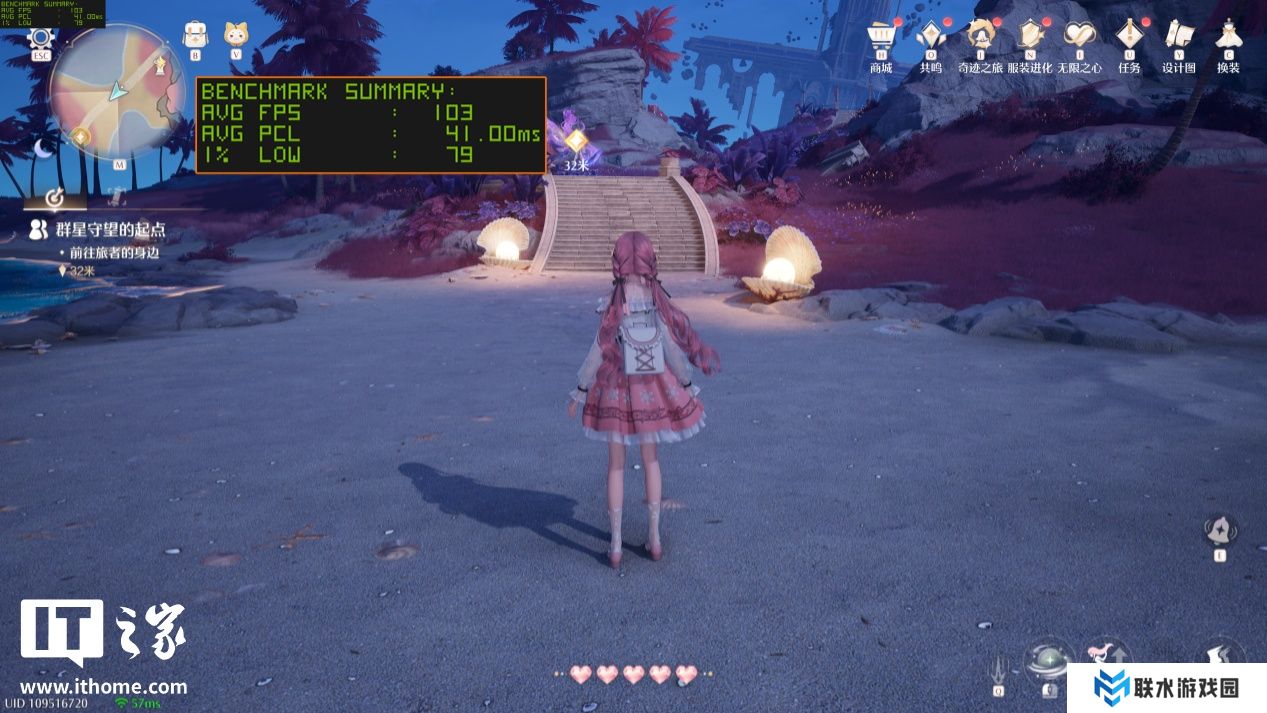Screen dimensions: 1267x713
Task: Select the target quest tracker tab
Action: tap(56, 195)
